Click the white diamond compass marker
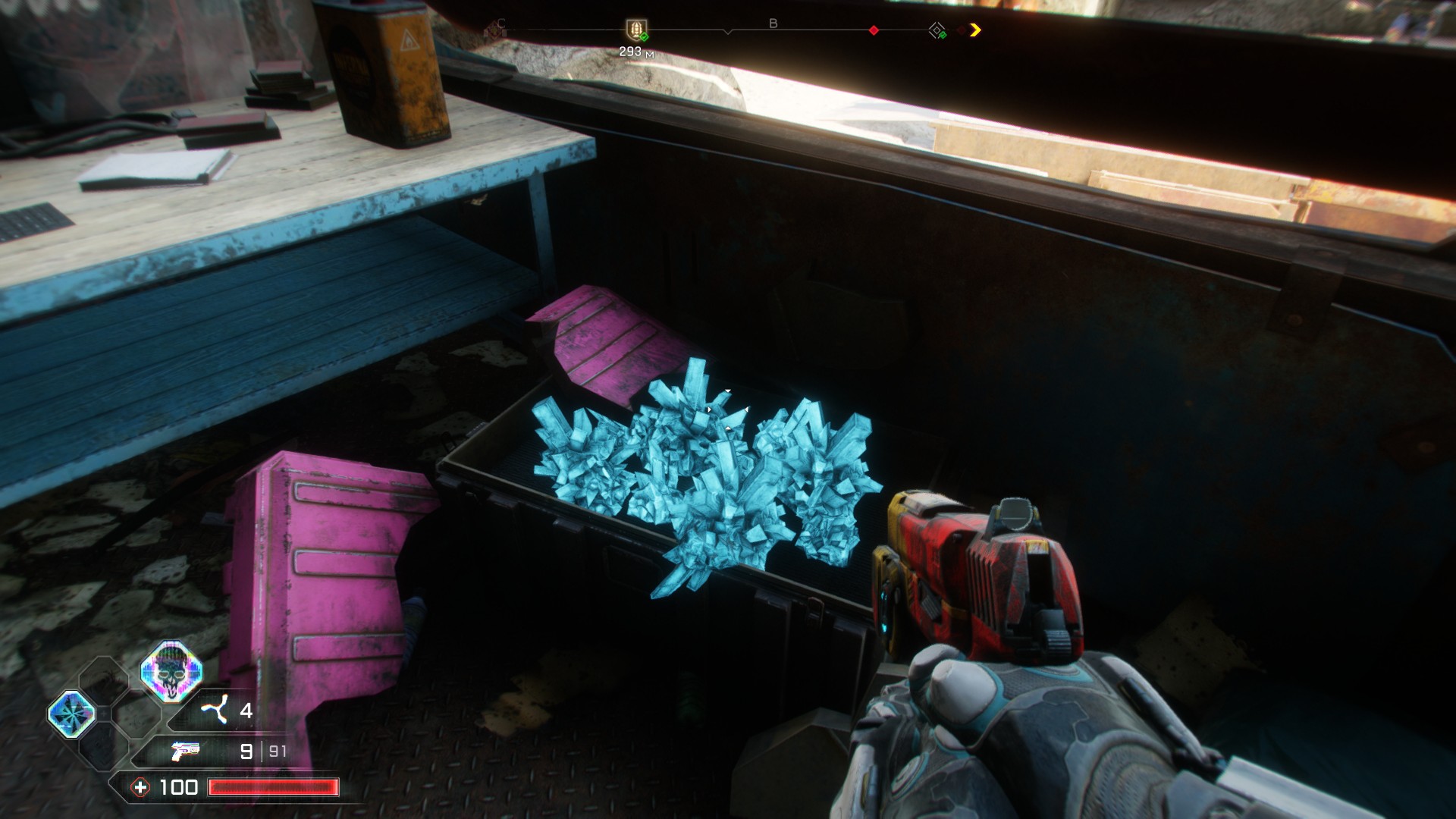 click(x=937, y=30)
